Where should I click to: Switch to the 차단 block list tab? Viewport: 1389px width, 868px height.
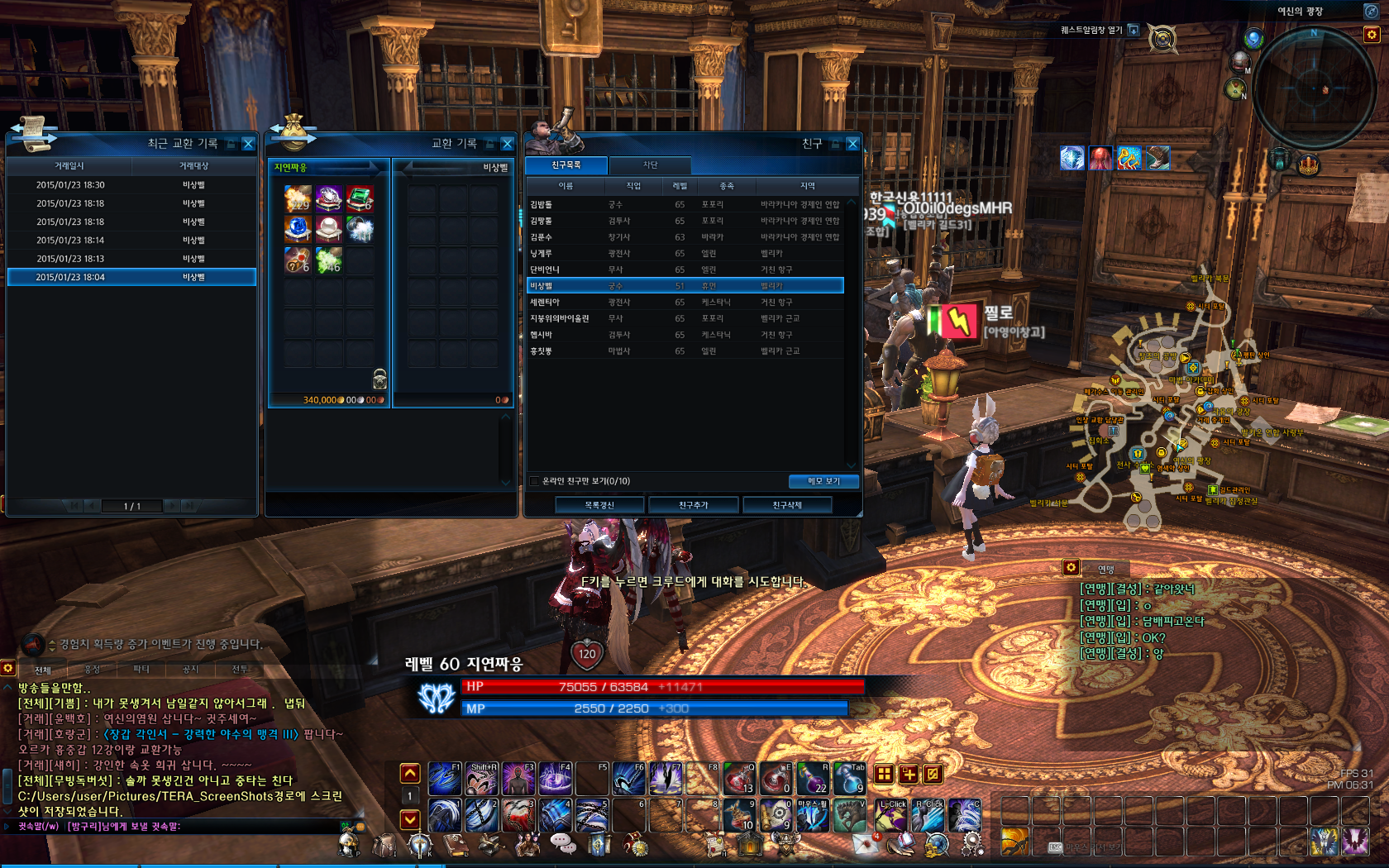[651, 165]
